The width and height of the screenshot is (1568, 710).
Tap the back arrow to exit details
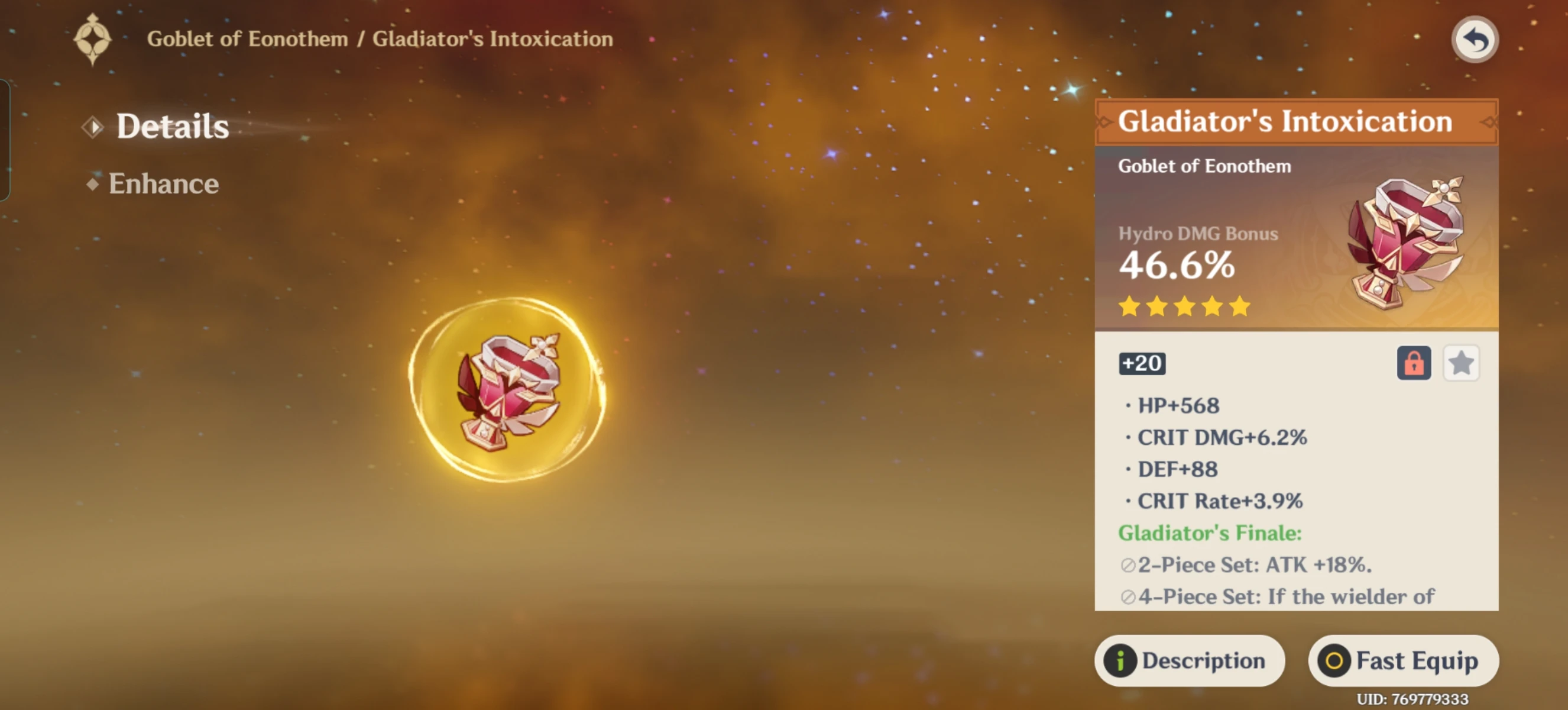pos(1474,39)
